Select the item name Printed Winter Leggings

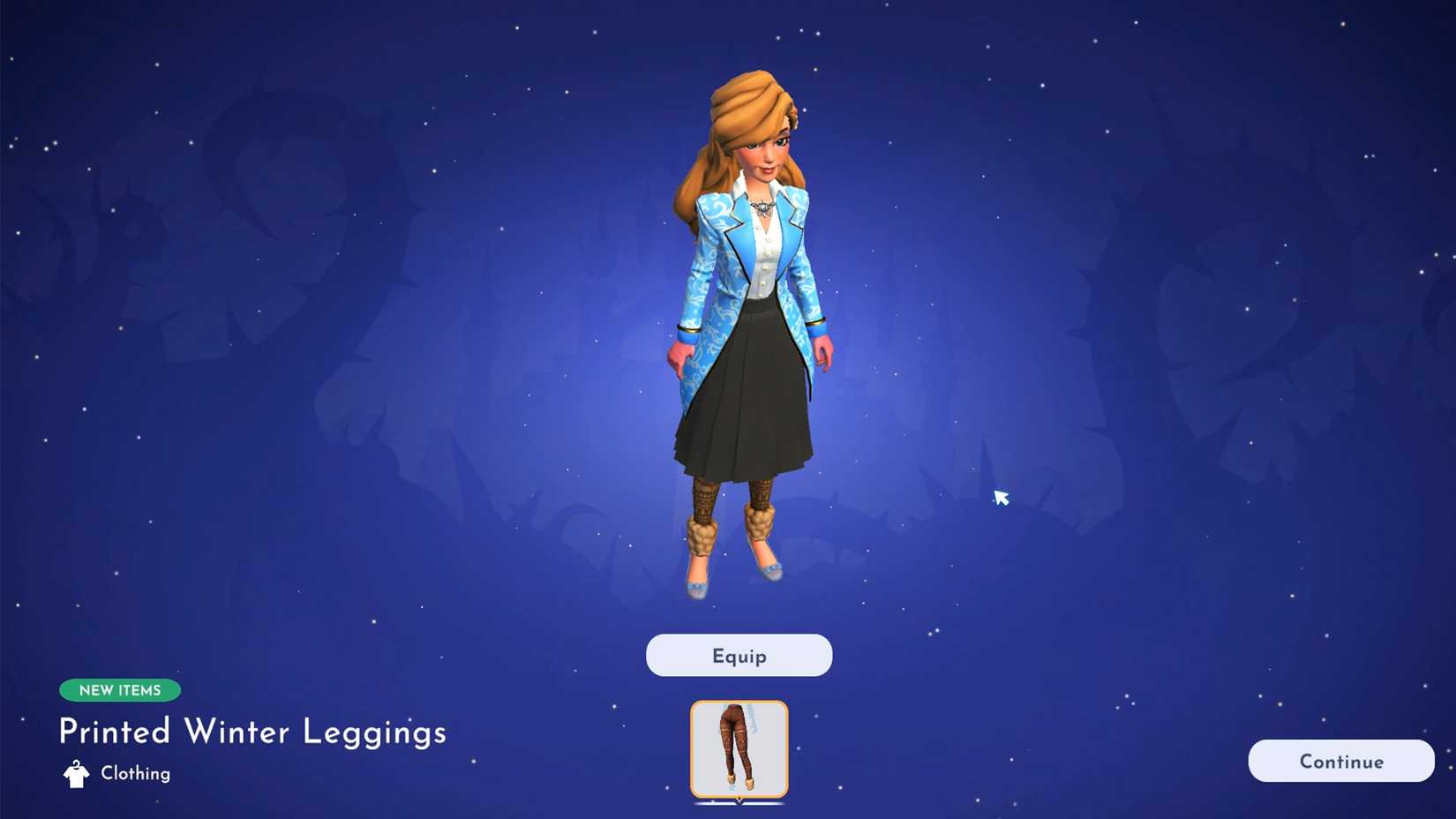[x=251, y=733]
